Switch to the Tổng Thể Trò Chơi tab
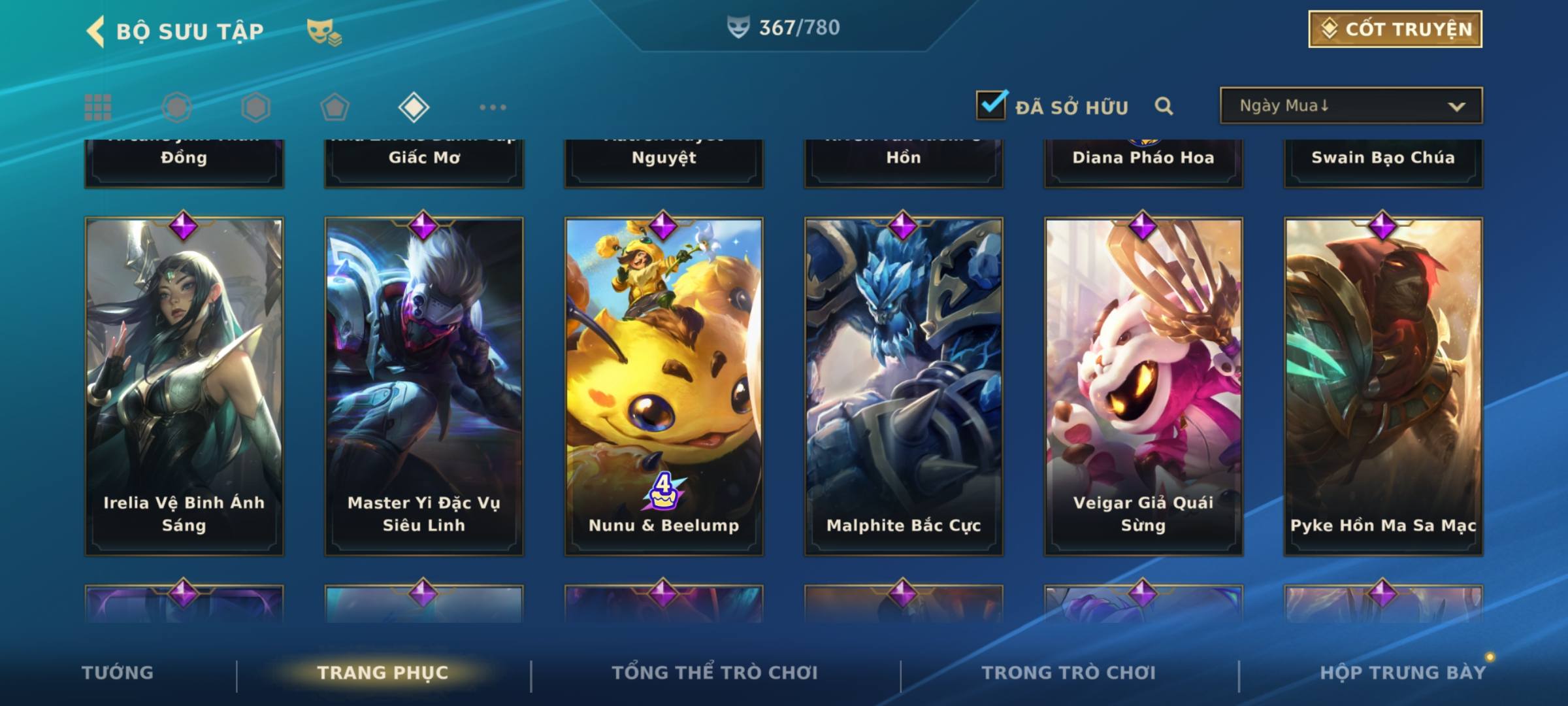This screenshot has width=1568, height=706. pos(715,673)
